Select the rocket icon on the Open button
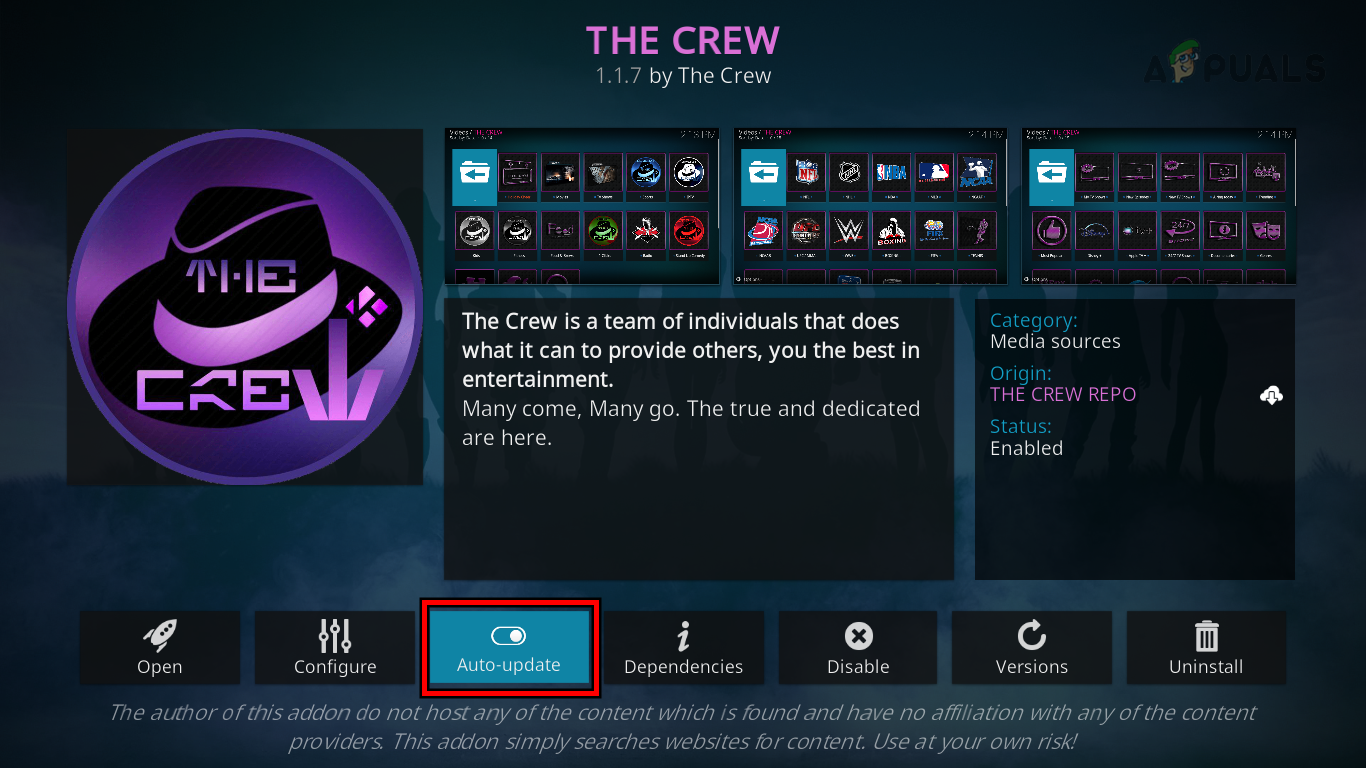Screen dimensions: 1366x768 (160, 634)
